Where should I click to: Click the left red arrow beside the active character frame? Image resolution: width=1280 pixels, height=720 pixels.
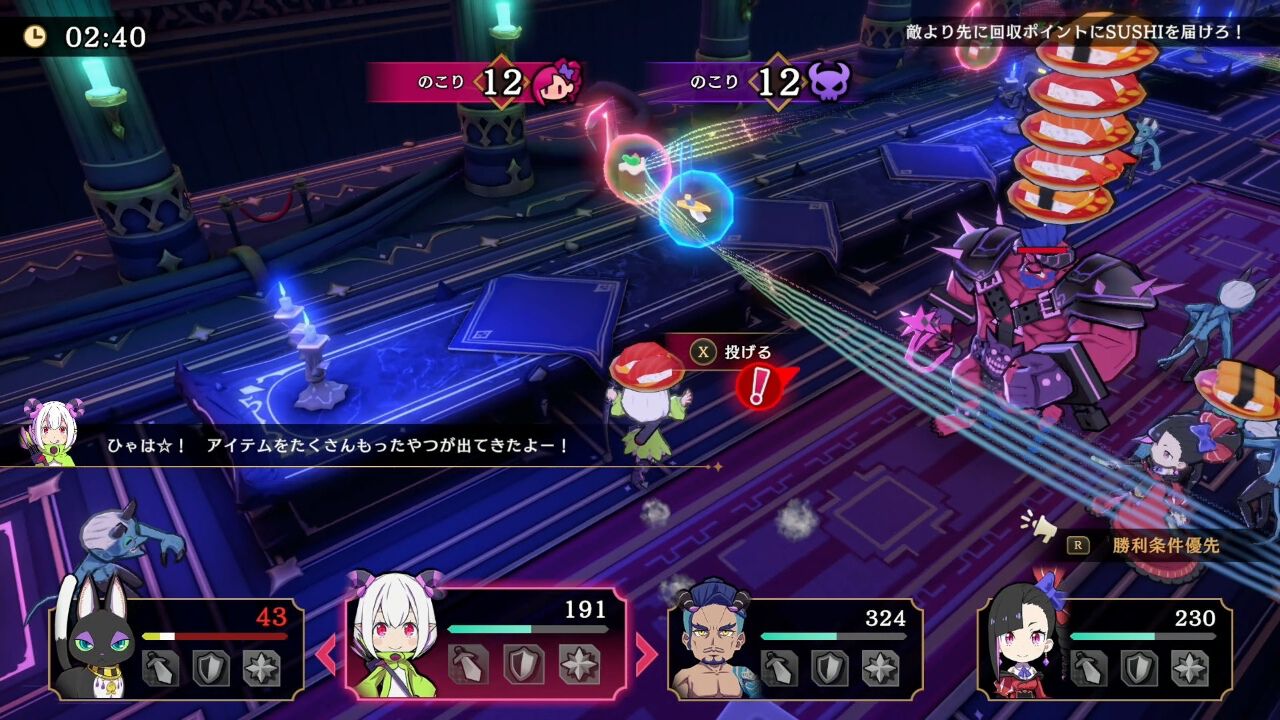[326, 652]
